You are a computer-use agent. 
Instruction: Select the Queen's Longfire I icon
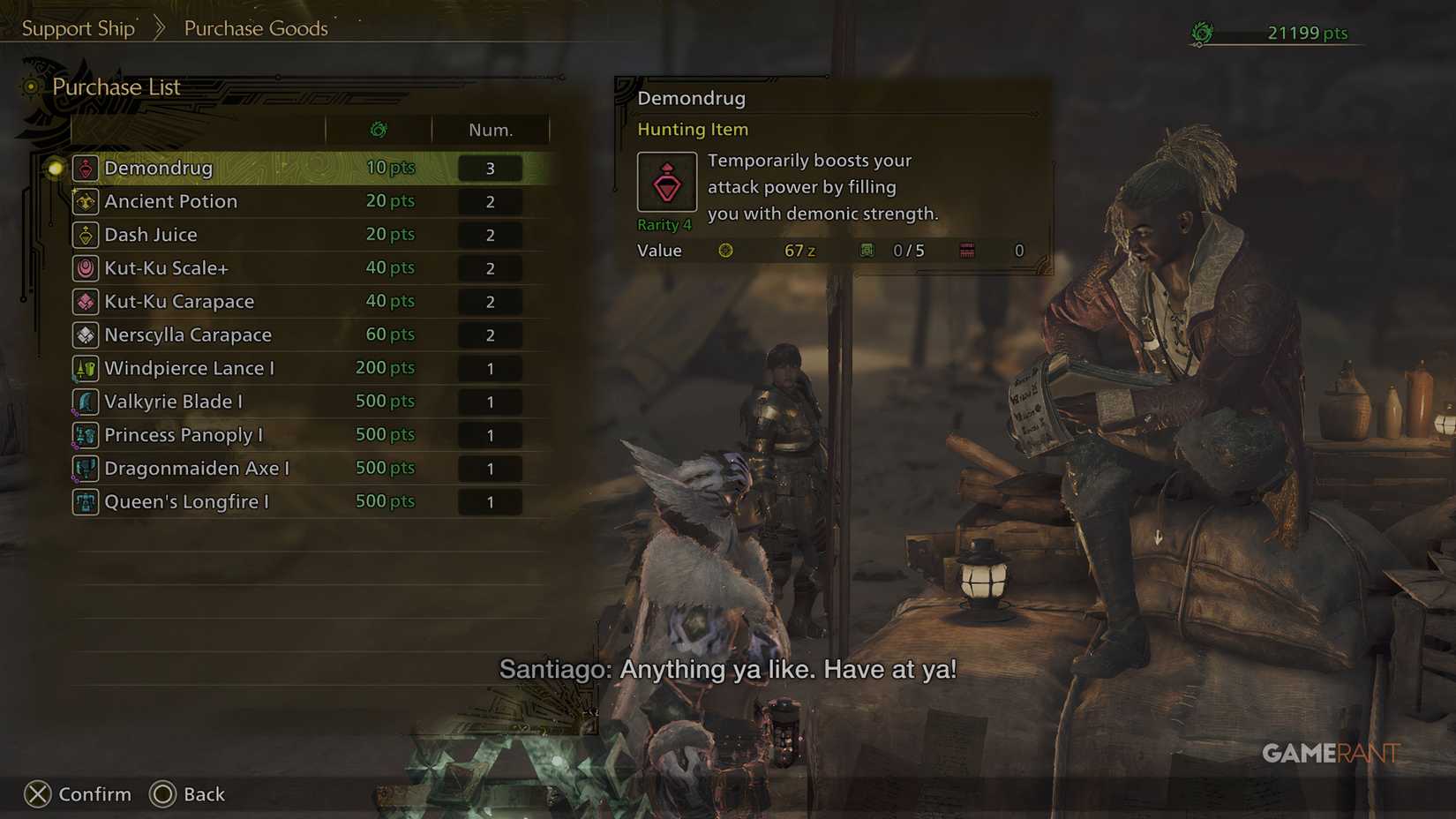[85, 501]
